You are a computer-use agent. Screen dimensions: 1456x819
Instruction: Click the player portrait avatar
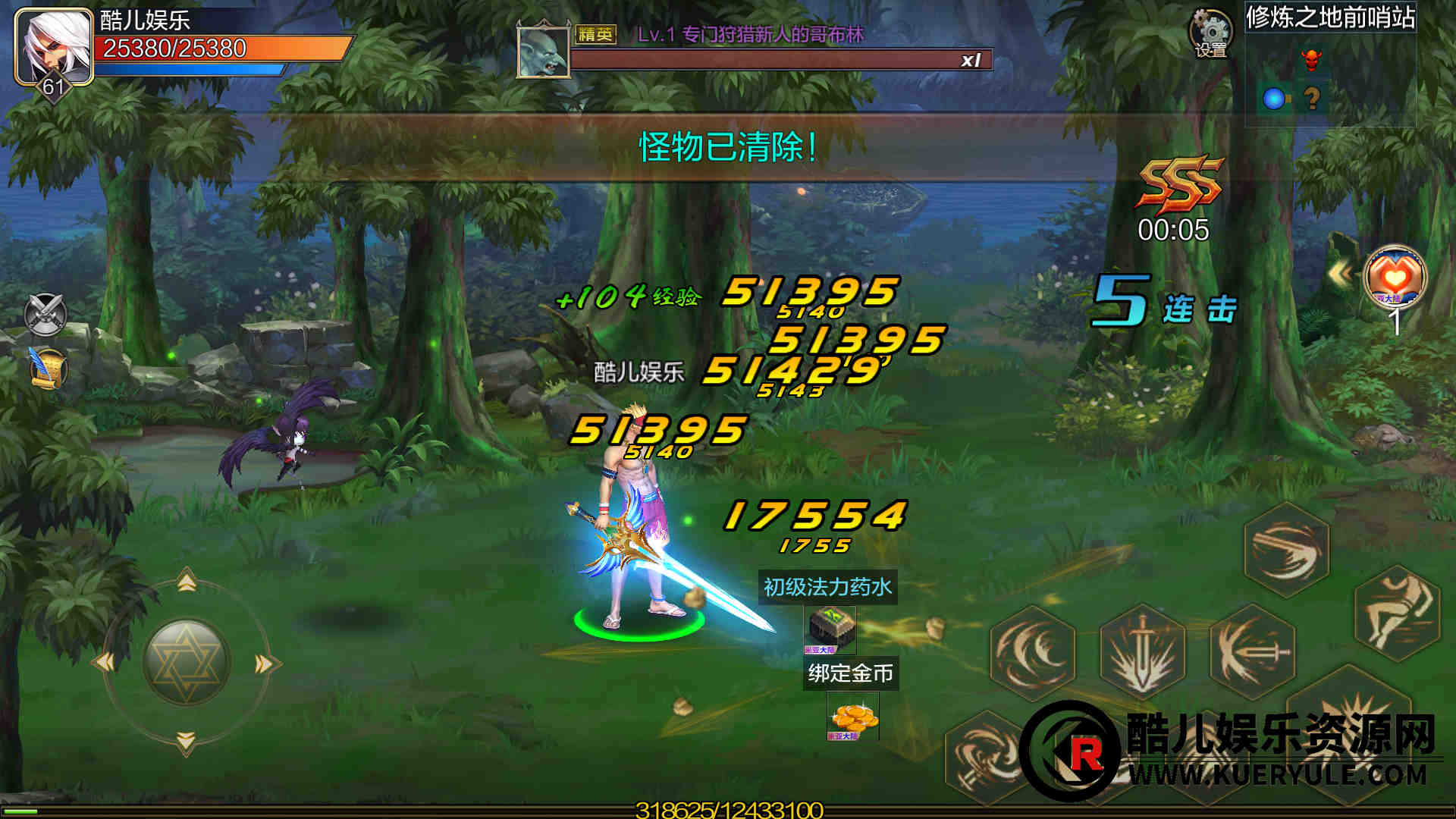point(53,47)
